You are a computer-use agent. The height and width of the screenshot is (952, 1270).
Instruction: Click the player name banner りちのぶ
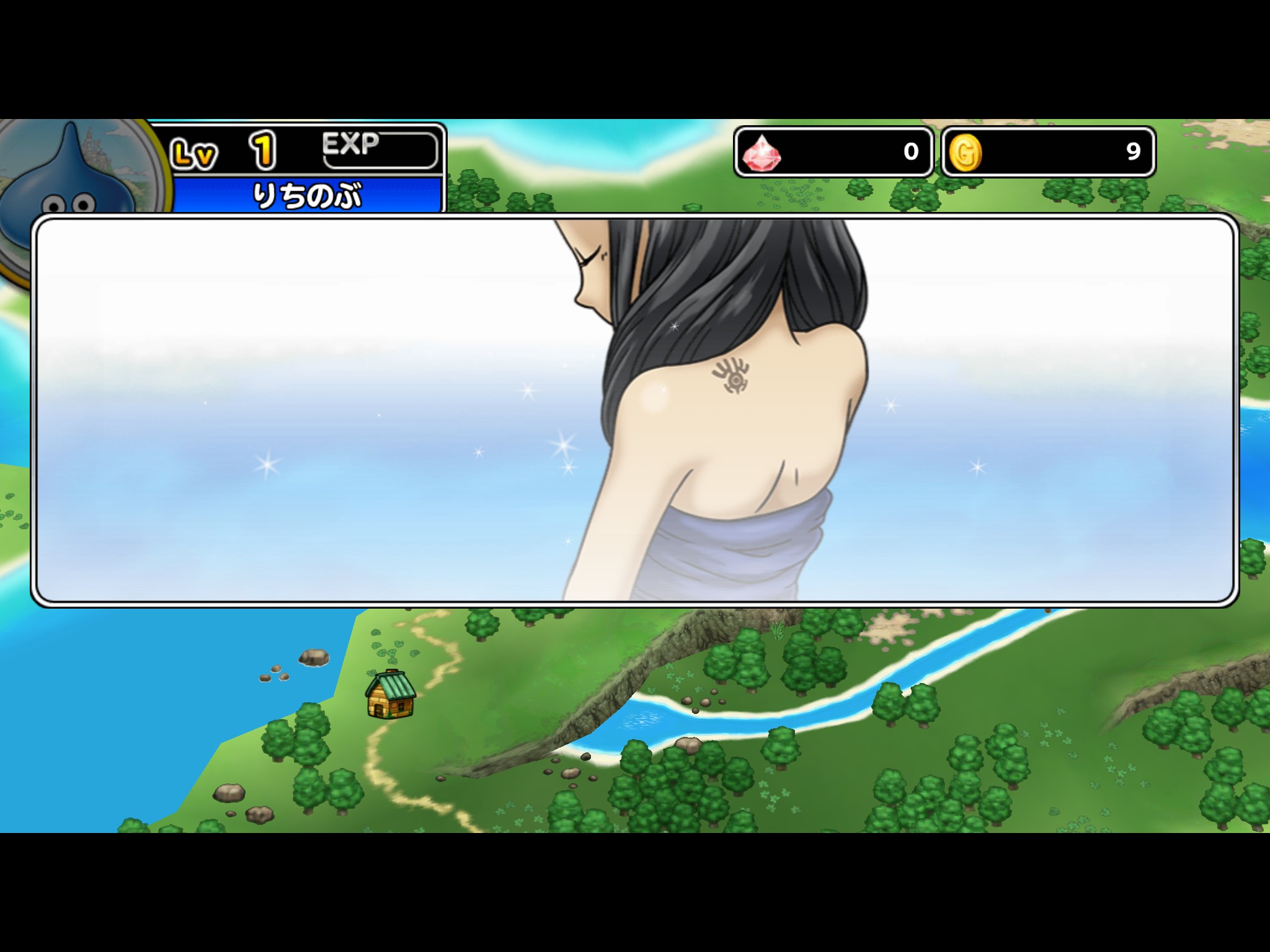(x=308, y=195)
